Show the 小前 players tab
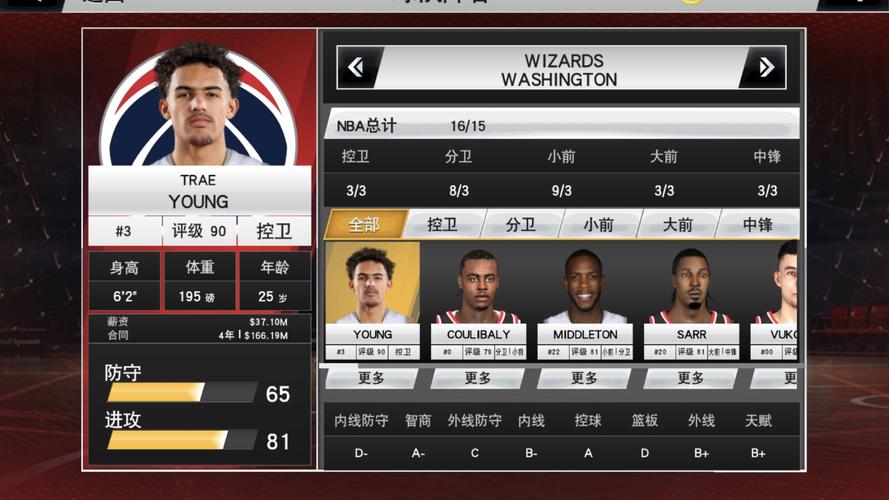889x500 pixels. coord(598,225)
